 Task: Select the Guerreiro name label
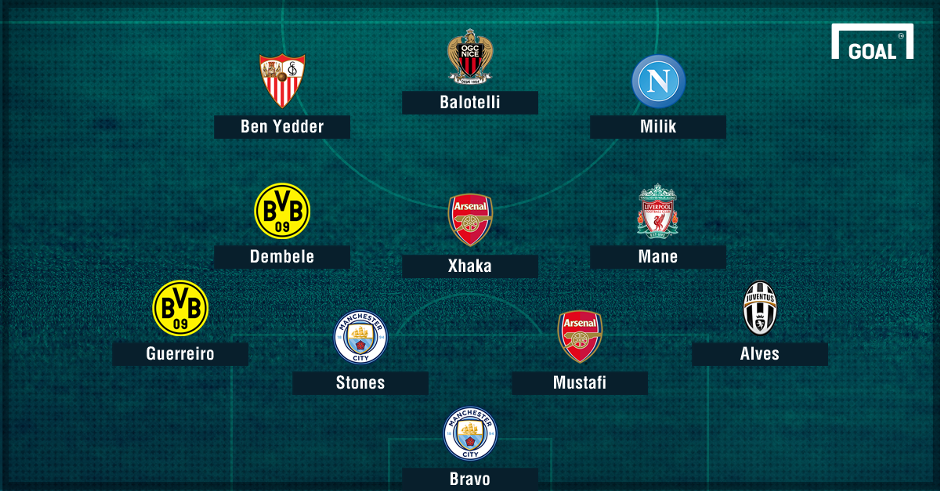pos(180,353)
